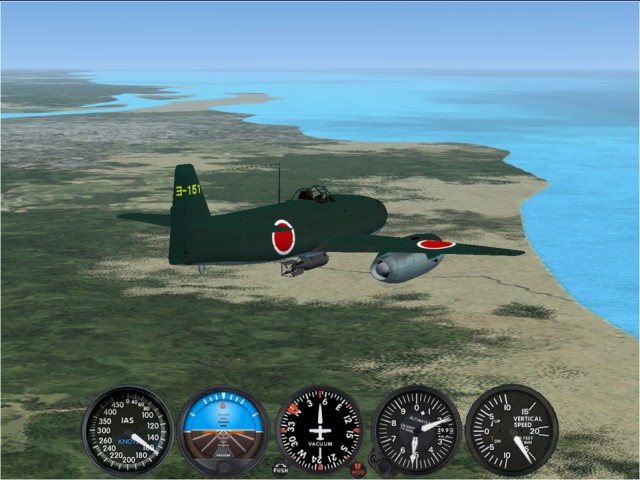Turn the red HDG heading bug knob
Image resolution: width=640 pixels, height=480 pixels.
click(358, 468)
